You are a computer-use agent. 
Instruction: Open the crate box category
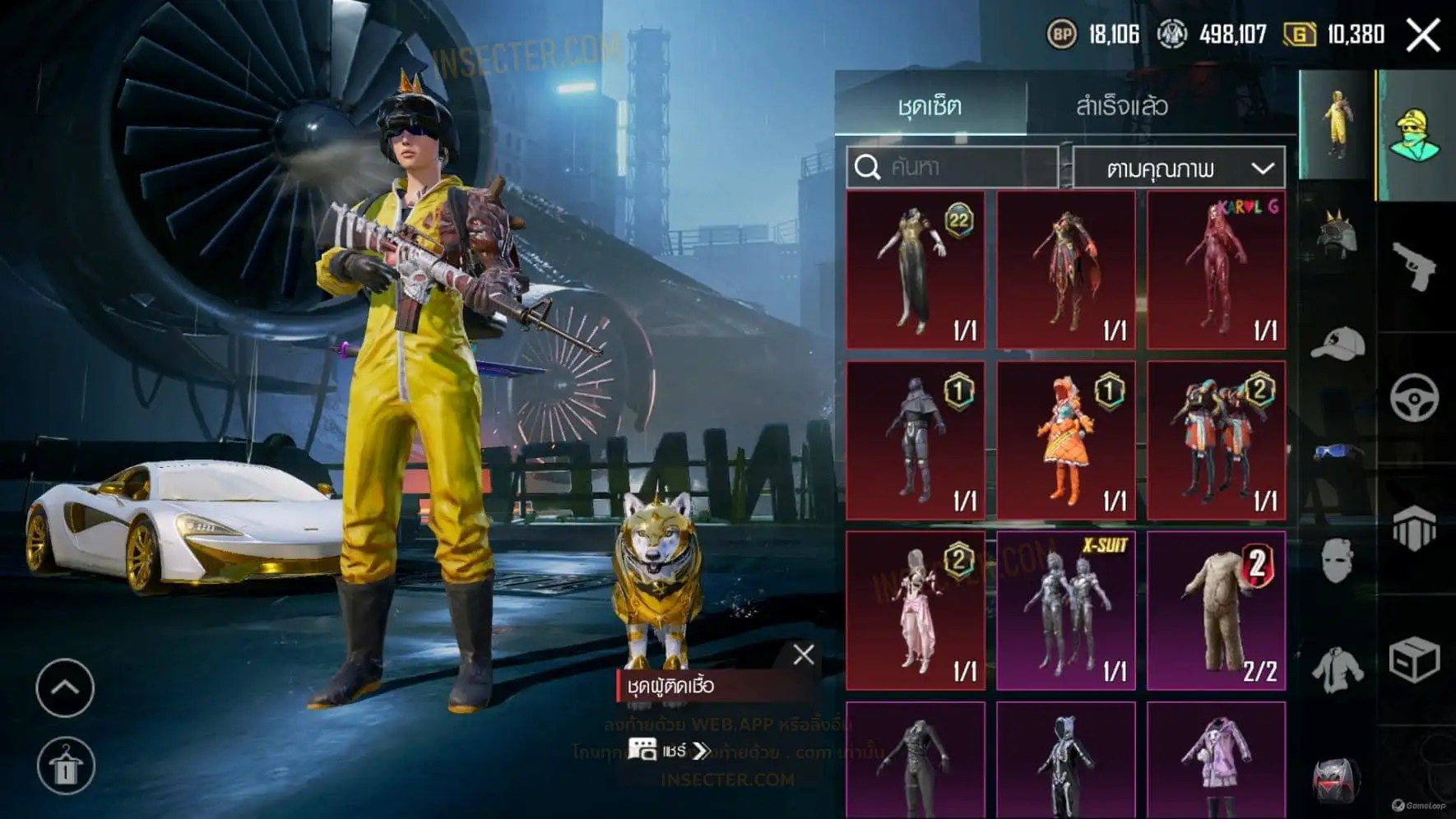1414,659
